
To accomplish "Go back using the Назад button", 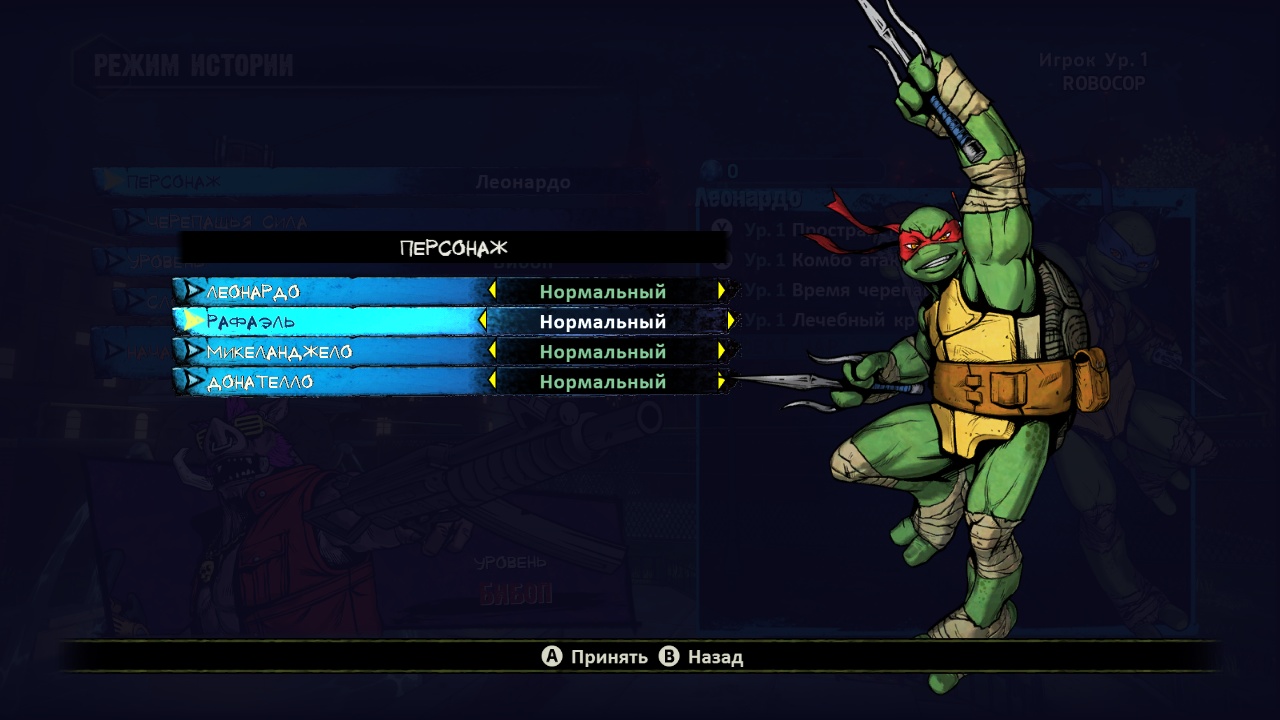I will click(702, 657).
